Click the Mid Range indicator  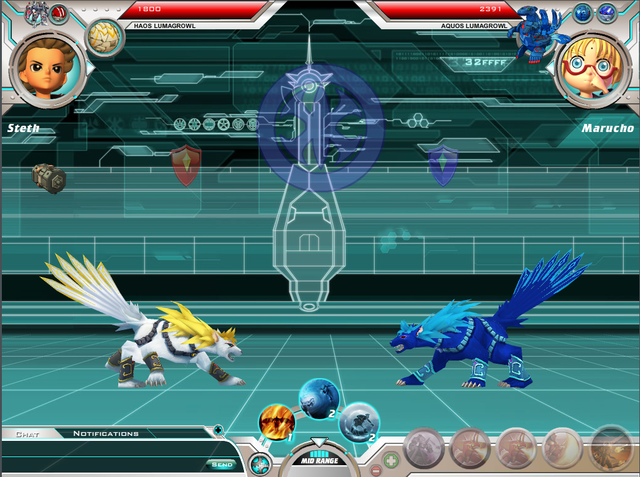(x=317, y=460)
